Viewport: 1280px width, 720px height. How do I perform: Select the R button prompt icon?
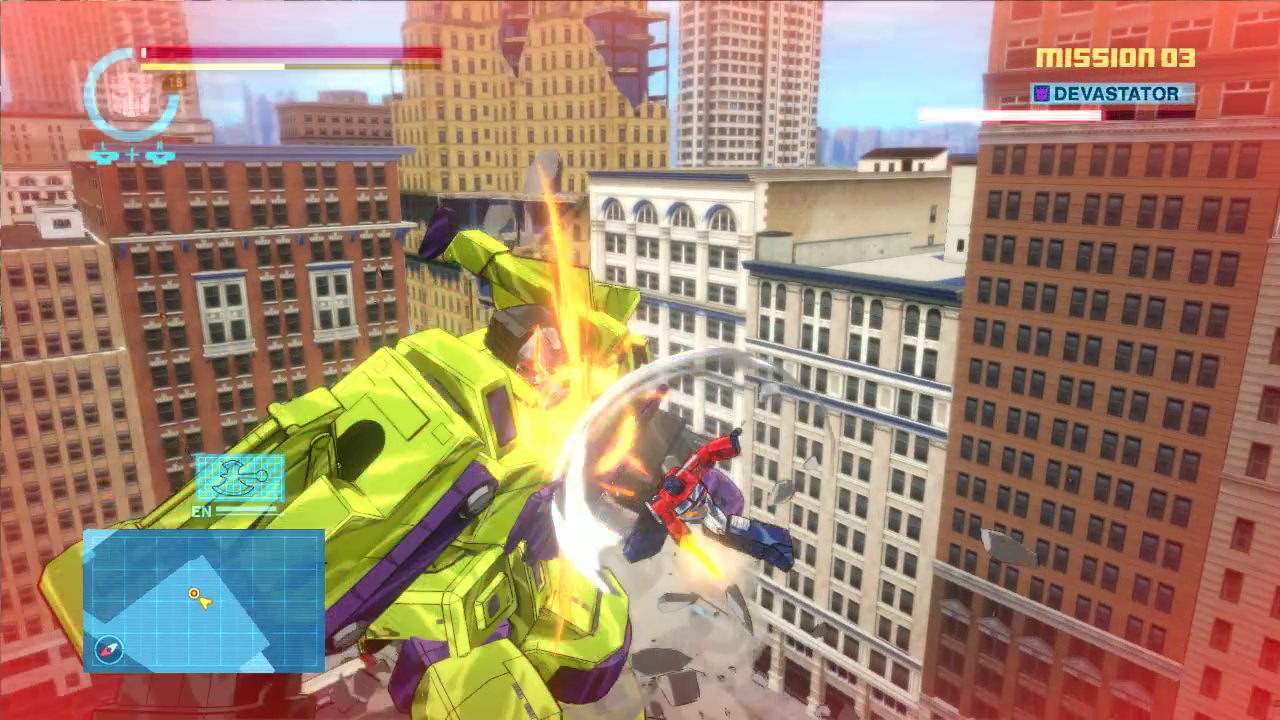coord(160,155)
